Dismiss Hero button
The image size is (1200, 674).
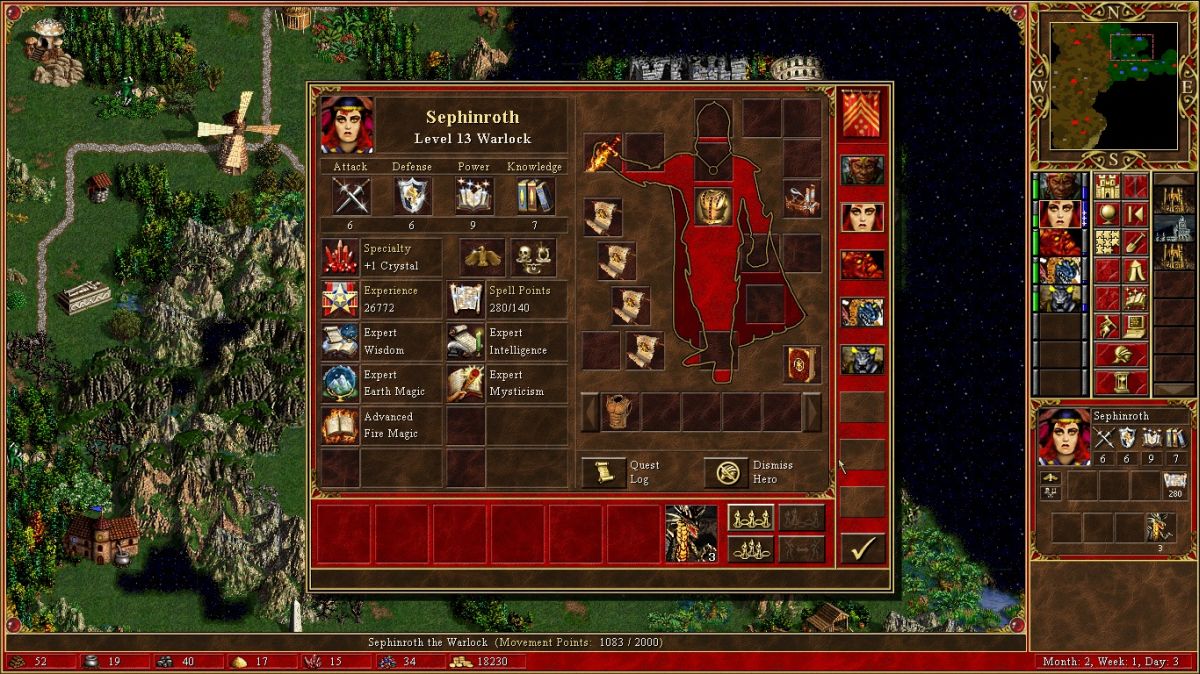pyautogui.click(x=727, y=473)
